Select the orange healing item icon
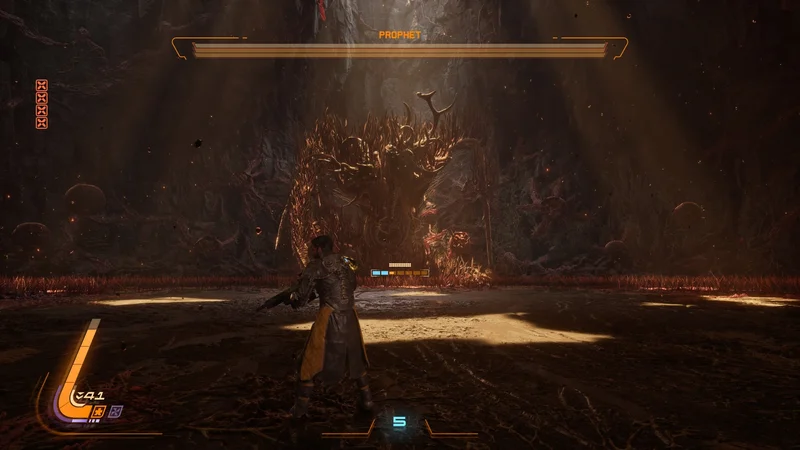Screen dimensions: 800x450 click(x=98, y=410)
